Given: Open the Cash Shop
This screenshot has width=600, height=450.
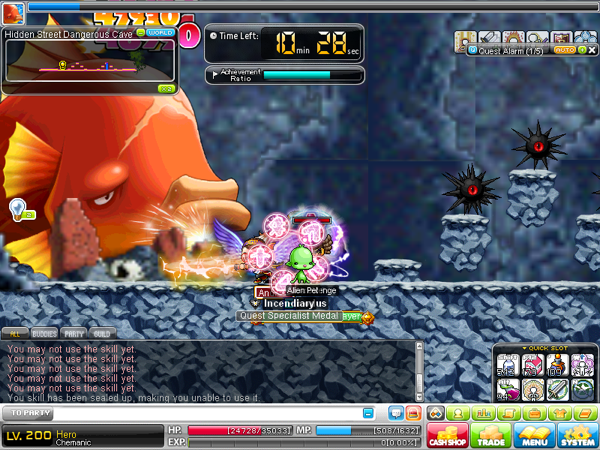Looking at the screenshot, I should [445, 435].
